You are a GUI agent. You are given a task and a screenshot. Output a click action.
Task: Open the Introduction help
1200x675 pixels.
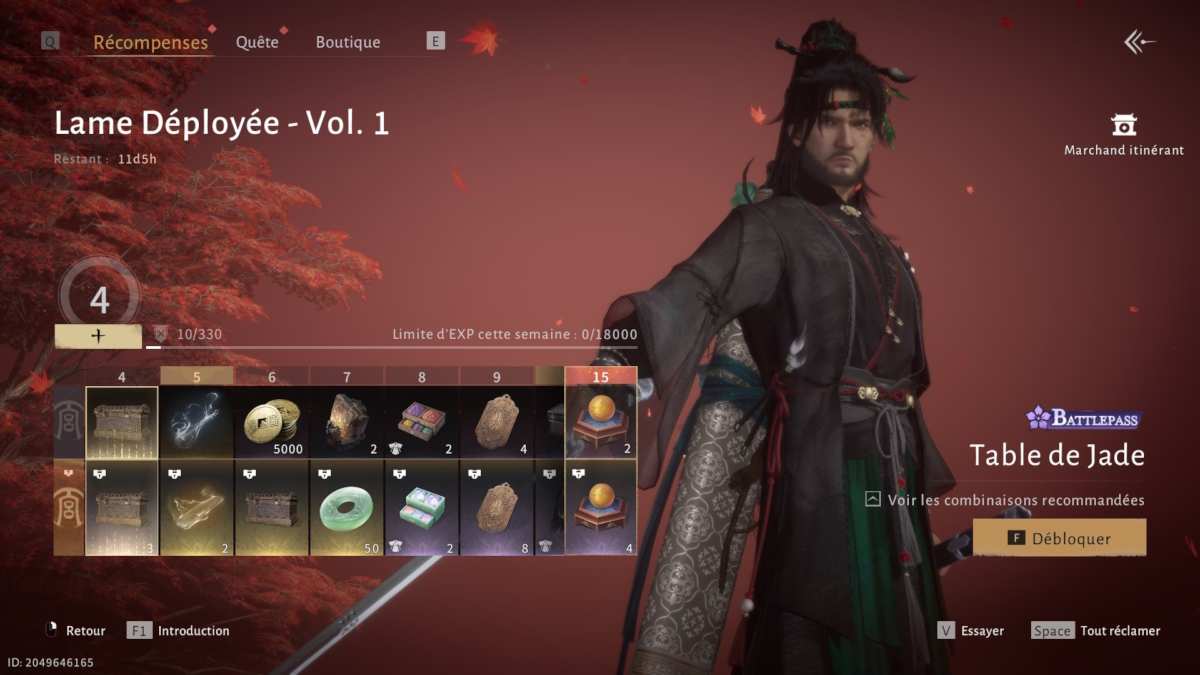click(180, 631)
